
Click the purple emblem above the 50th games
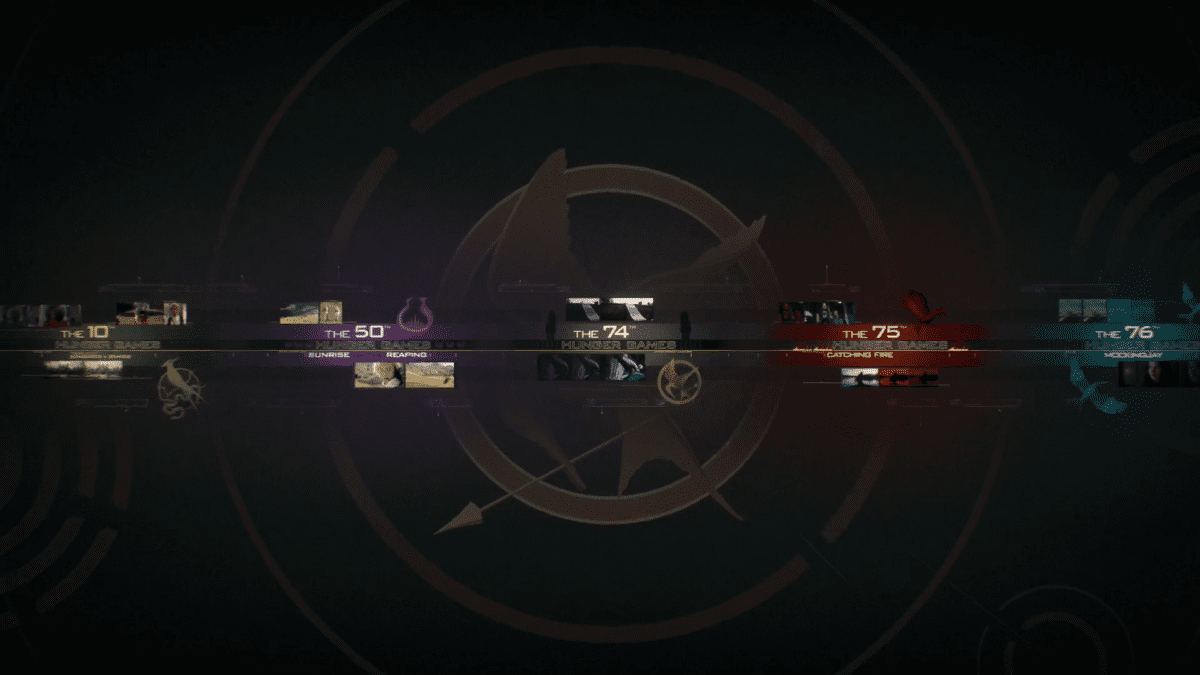[416, 314]
